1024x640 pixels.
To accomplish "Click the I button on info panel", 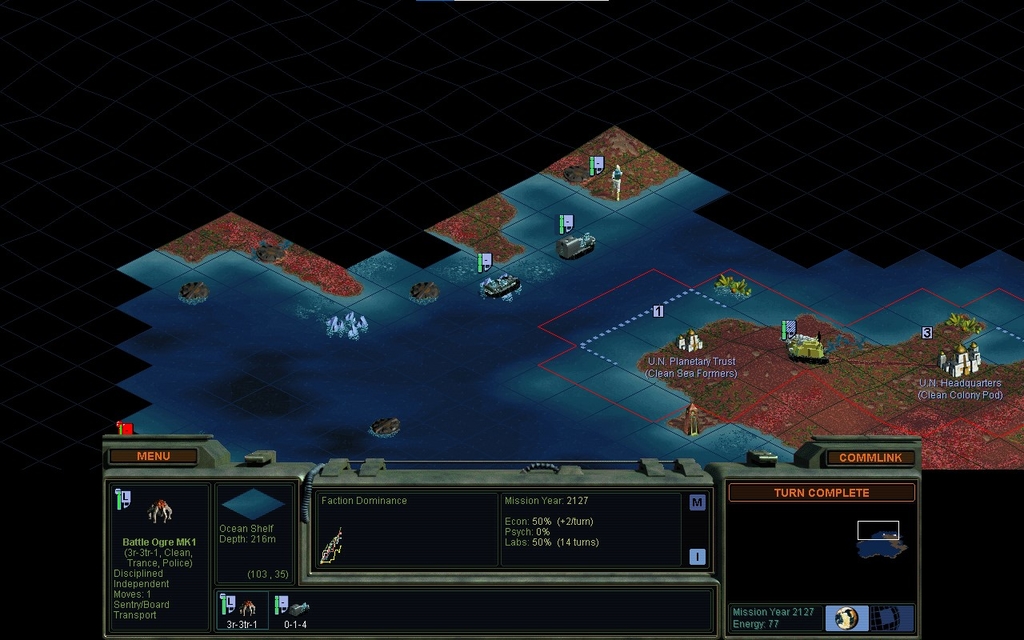I will pos(697,556).
